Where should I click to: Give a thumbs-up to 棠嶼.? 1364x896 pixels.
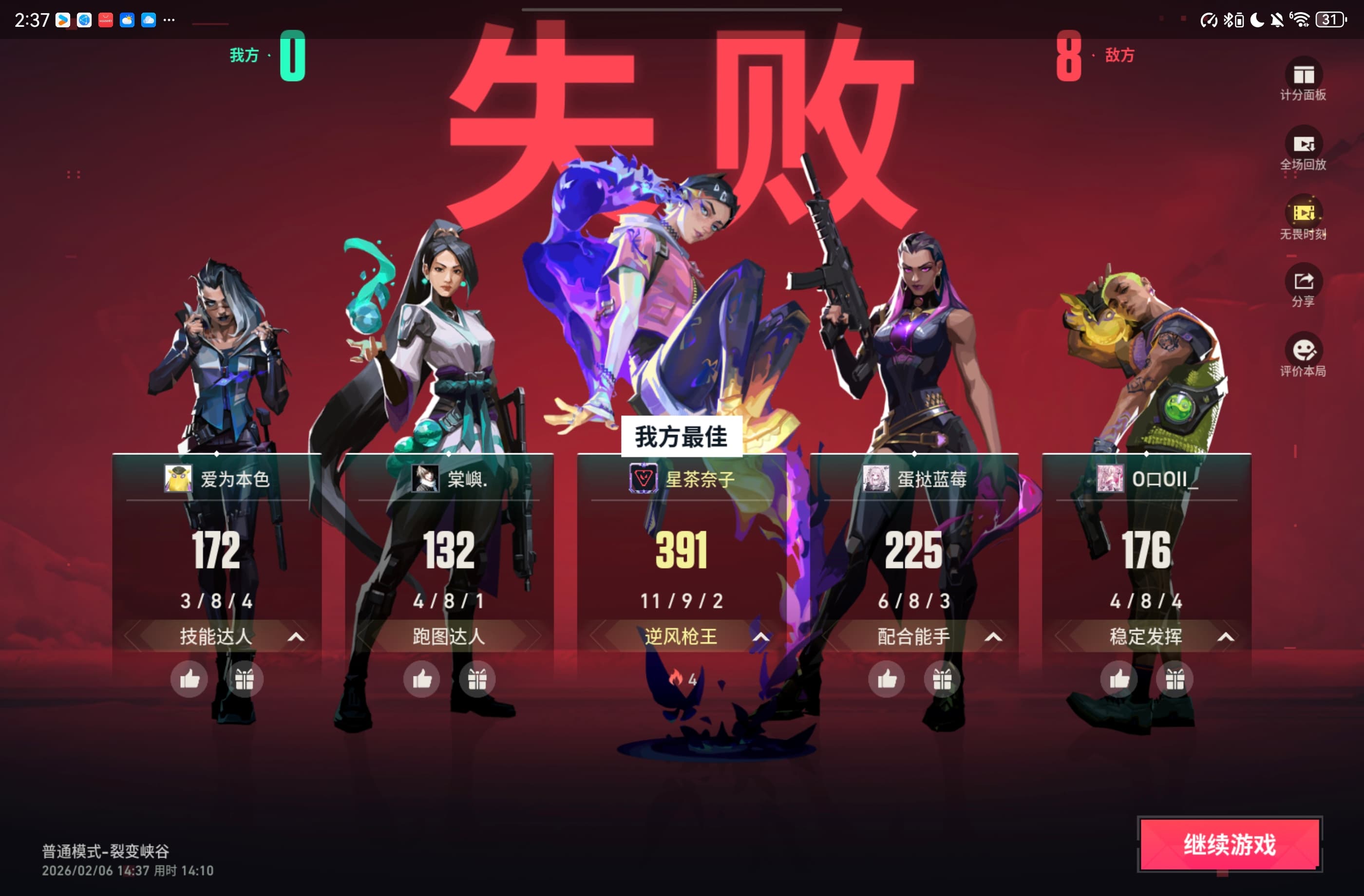click(422, 679)
